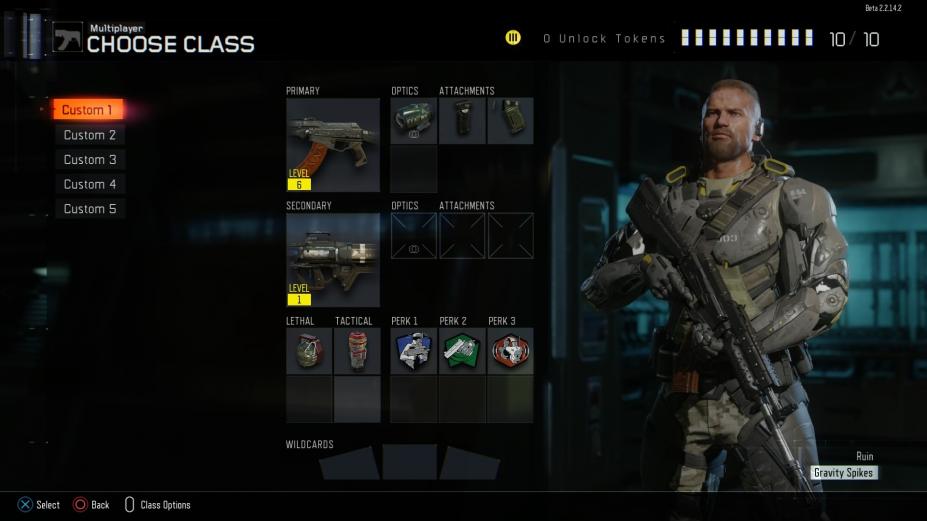Select the Gravity Spikes specialist ability

[844, 473]
